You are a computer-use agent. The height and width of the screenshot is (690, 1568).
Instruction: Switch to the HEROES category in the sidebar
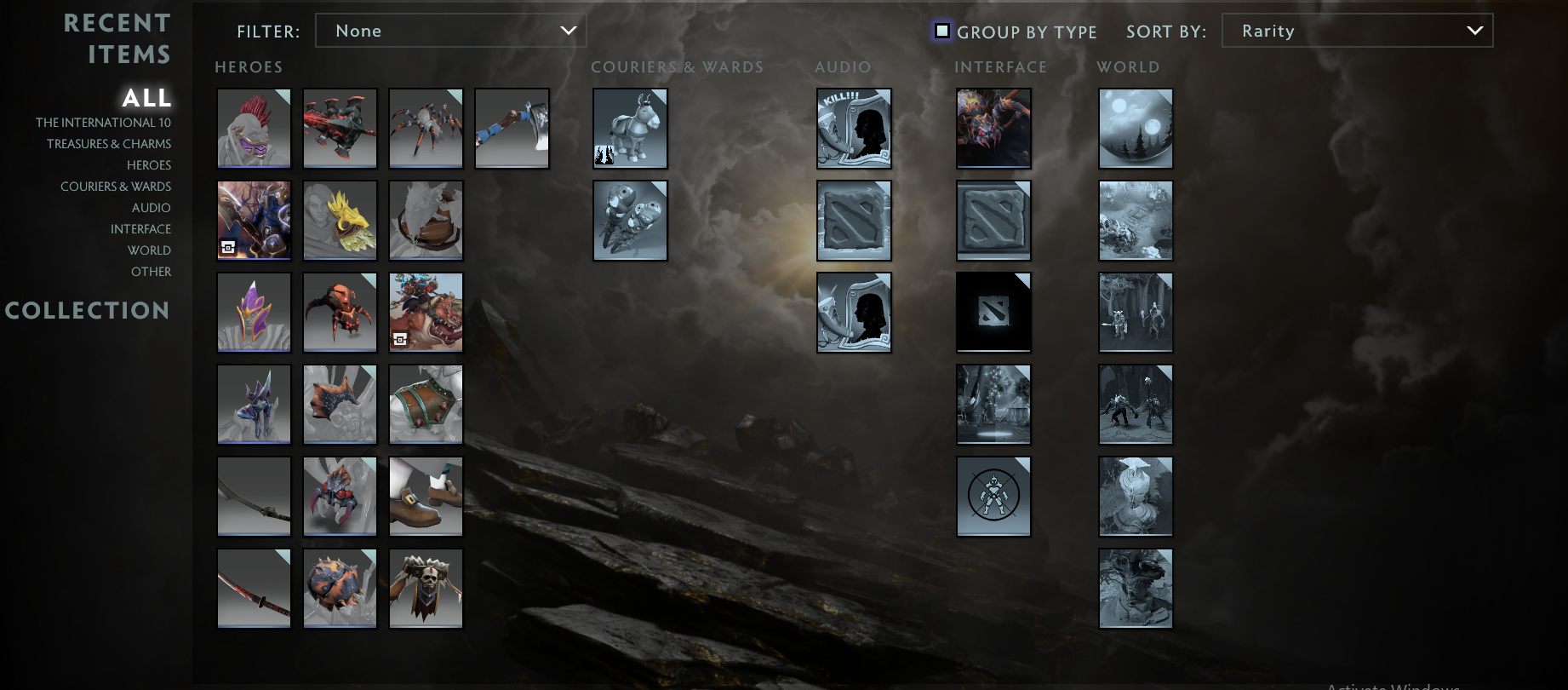coord(149,164)
